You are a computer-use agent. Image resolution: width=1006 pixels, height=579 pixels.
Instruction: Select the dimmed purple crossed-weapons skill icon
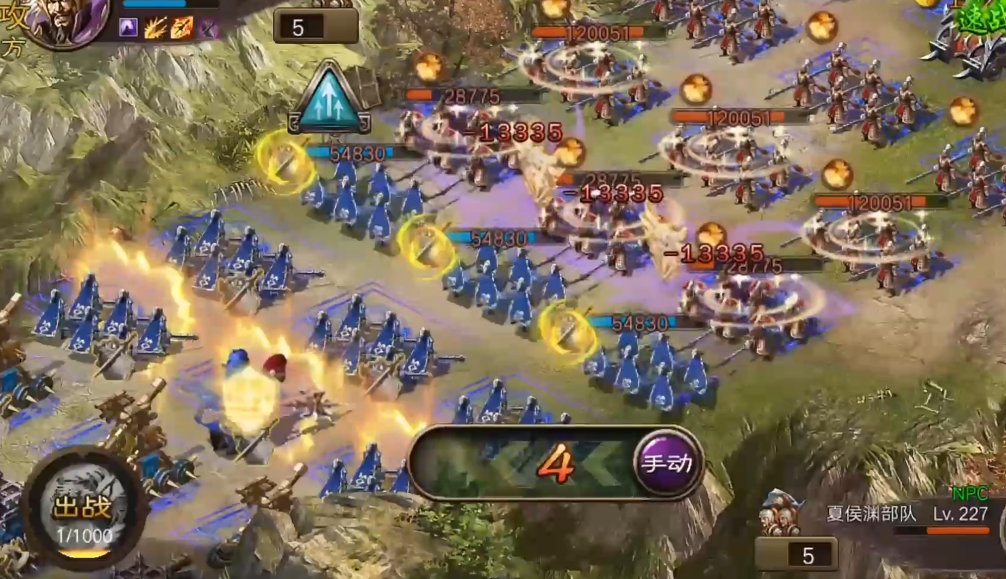(207, 28)
